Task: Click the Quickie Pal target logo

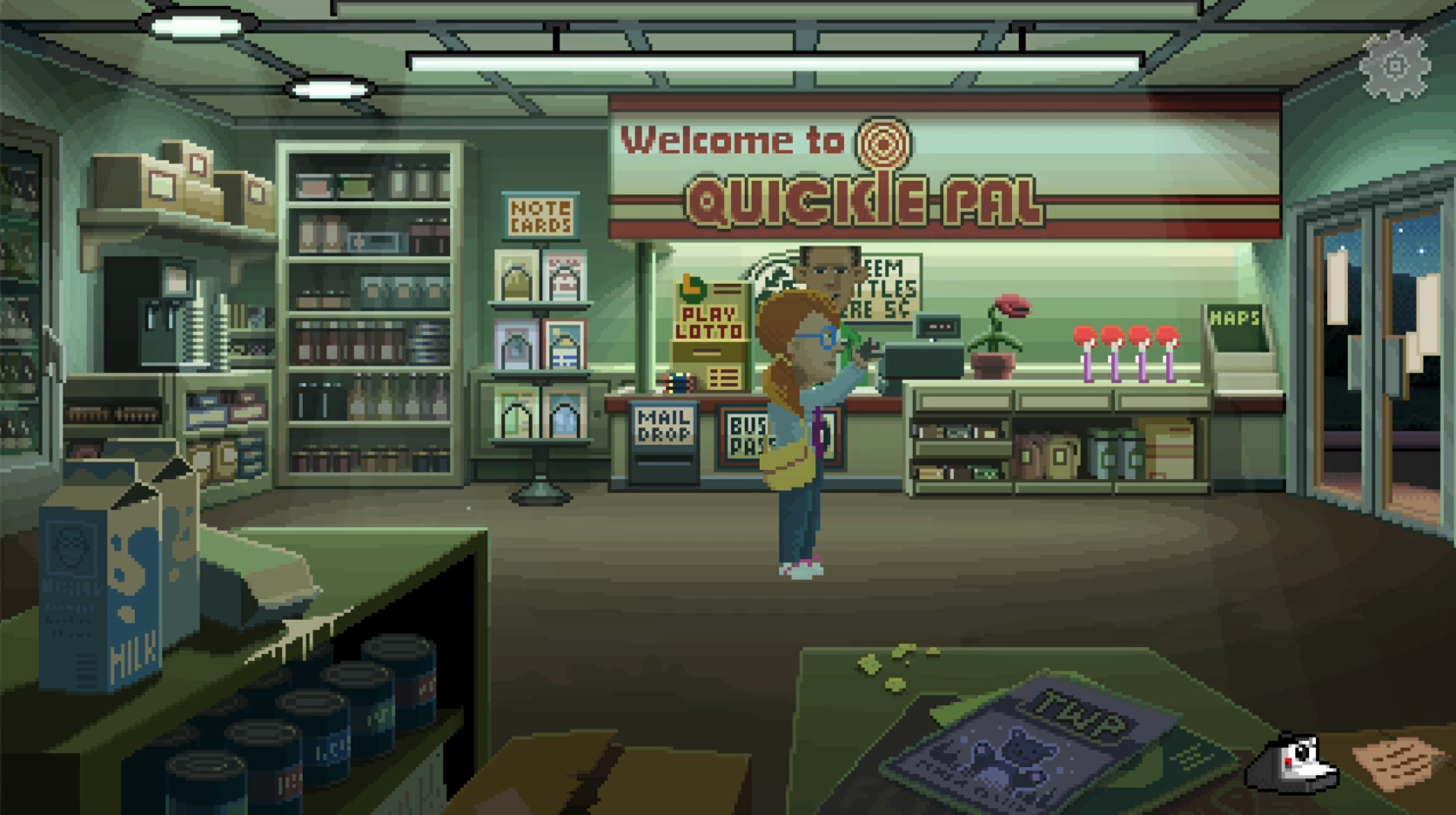Action: [x=882, y=141]
